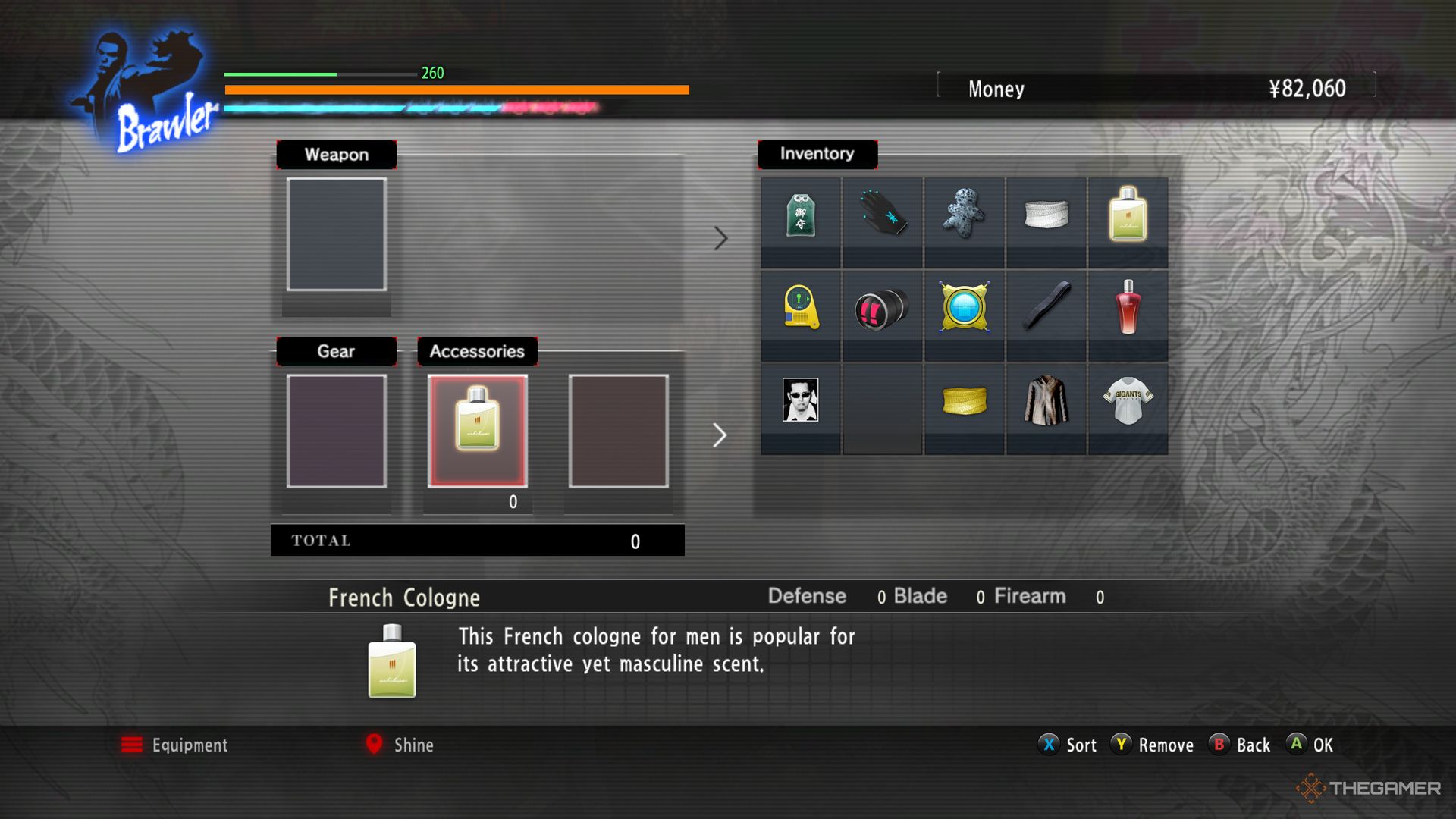Choose the green omamori charm in inventory
This screenshot has height=819, width=1456.
[x=800, y=215]
